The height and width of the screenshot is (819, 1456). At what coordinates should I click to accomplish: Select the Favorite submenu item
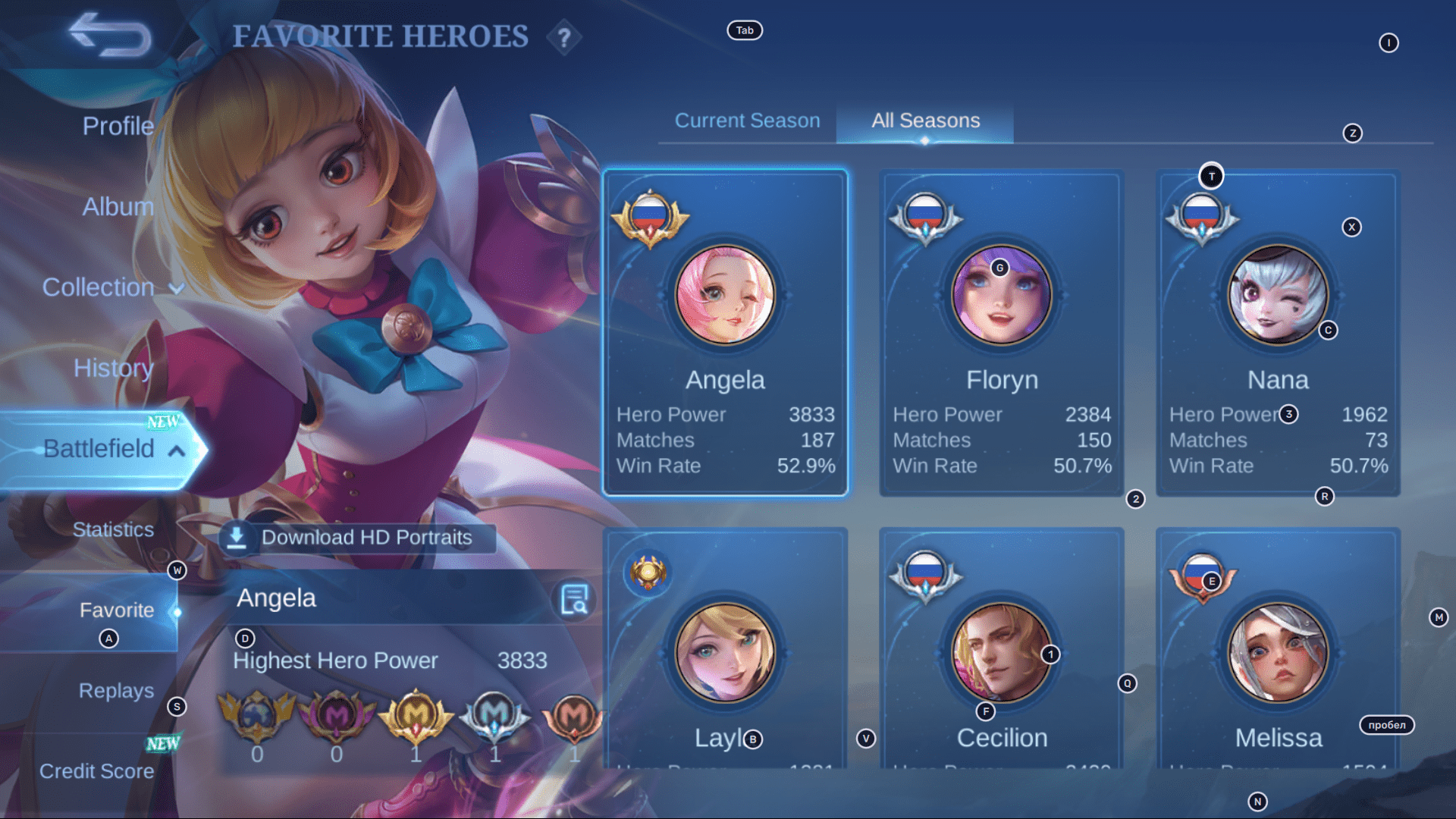117,610
